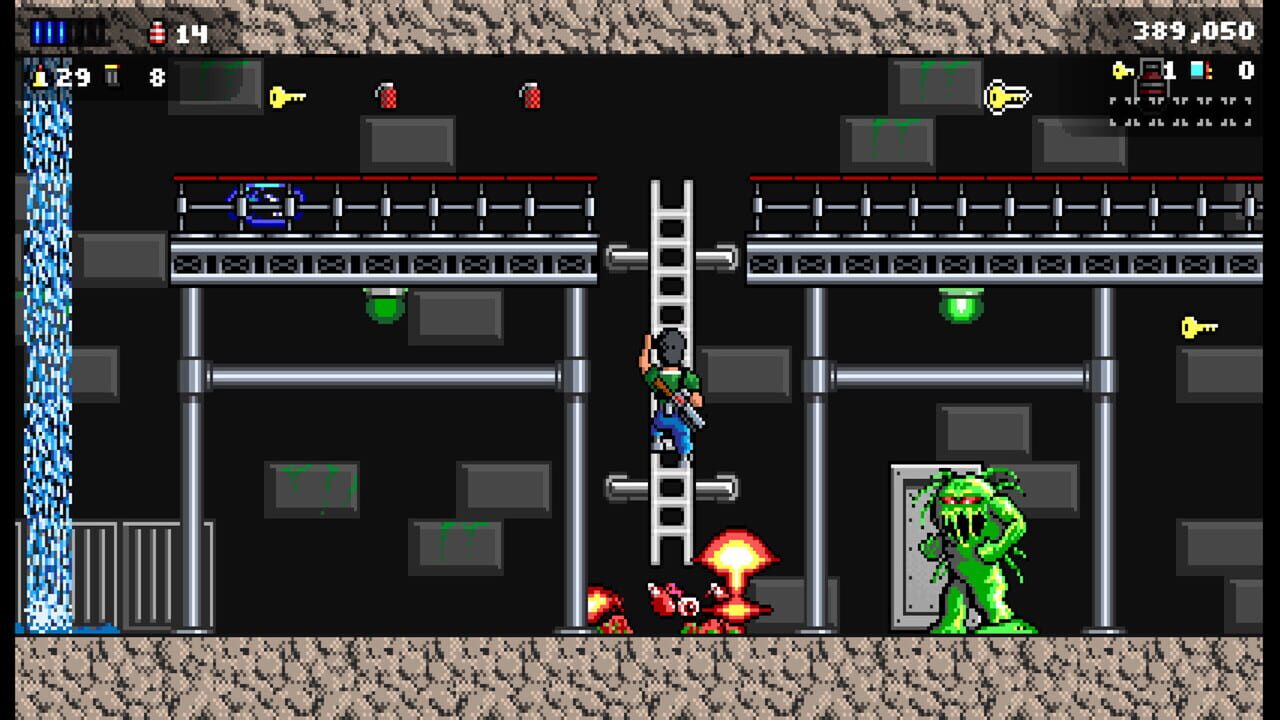Select the dynamite counter icon in the HUD

coord(157,33)
